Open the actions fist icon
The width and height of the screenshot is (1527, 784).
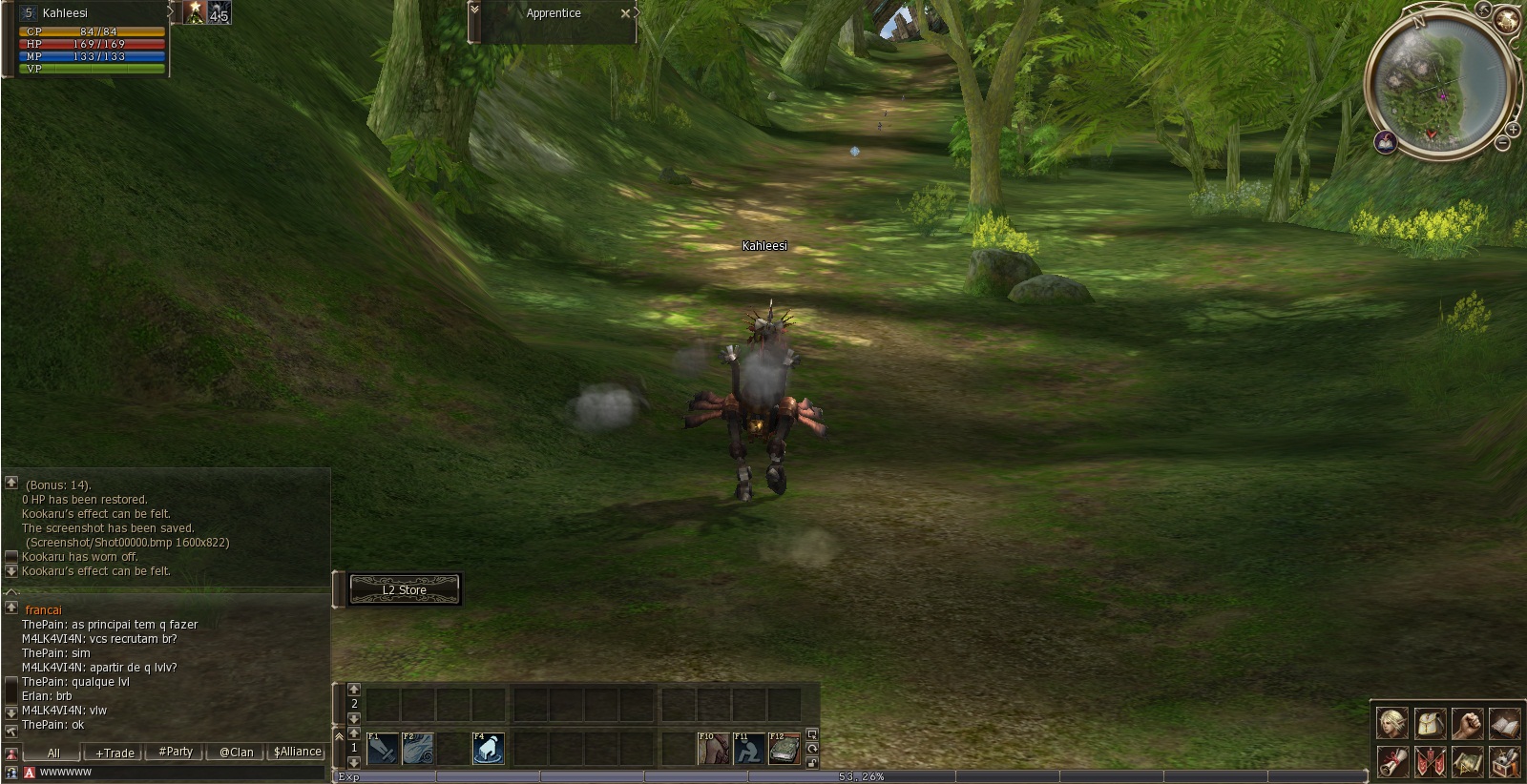coord(1467,723)
